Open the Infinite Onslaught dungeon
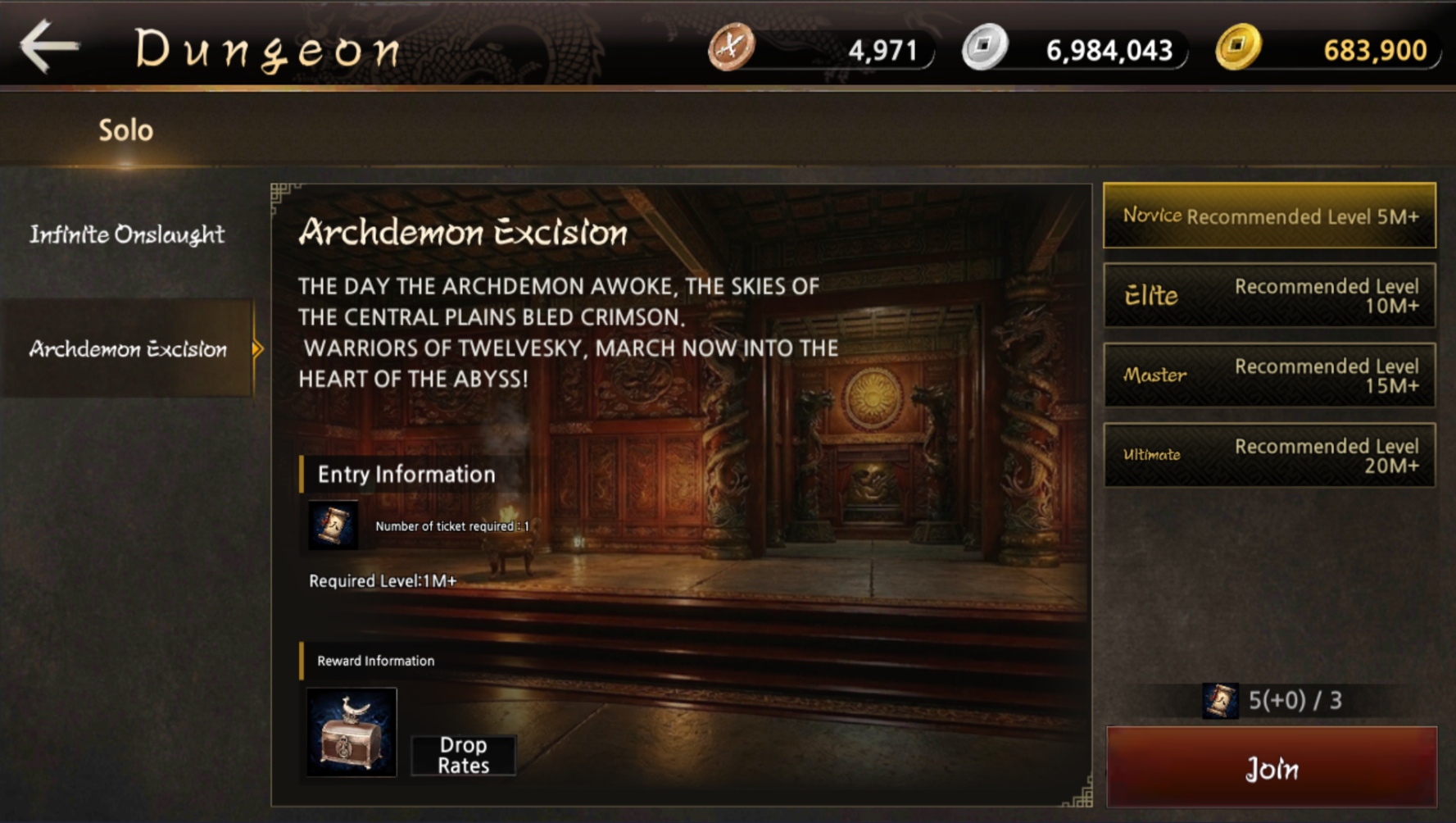1456x823 pixels. [127, 234]
